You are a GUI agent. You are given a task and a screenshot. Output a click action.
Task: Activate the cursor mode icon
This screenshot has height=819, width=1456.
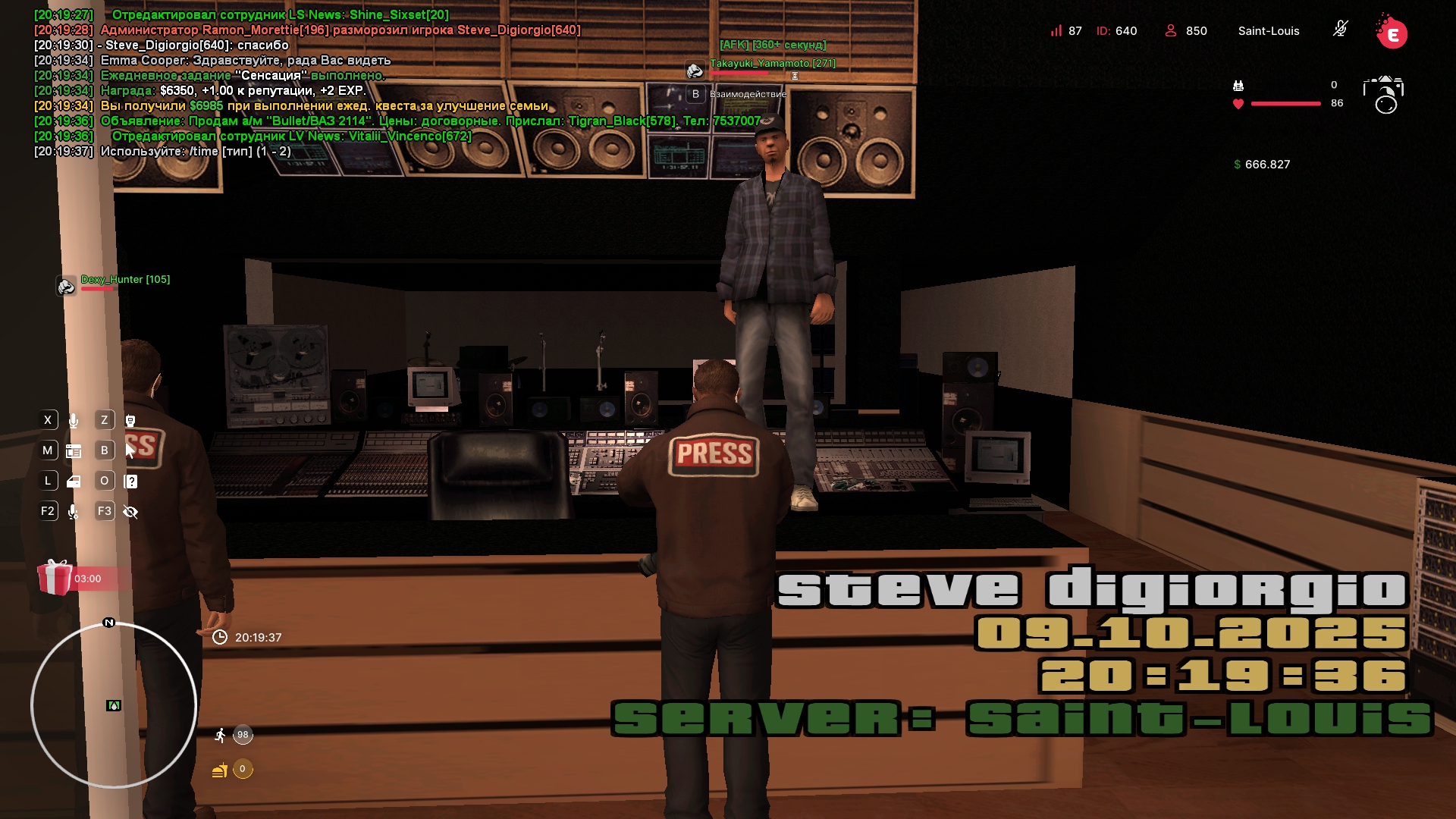click(x=130, y=451)
